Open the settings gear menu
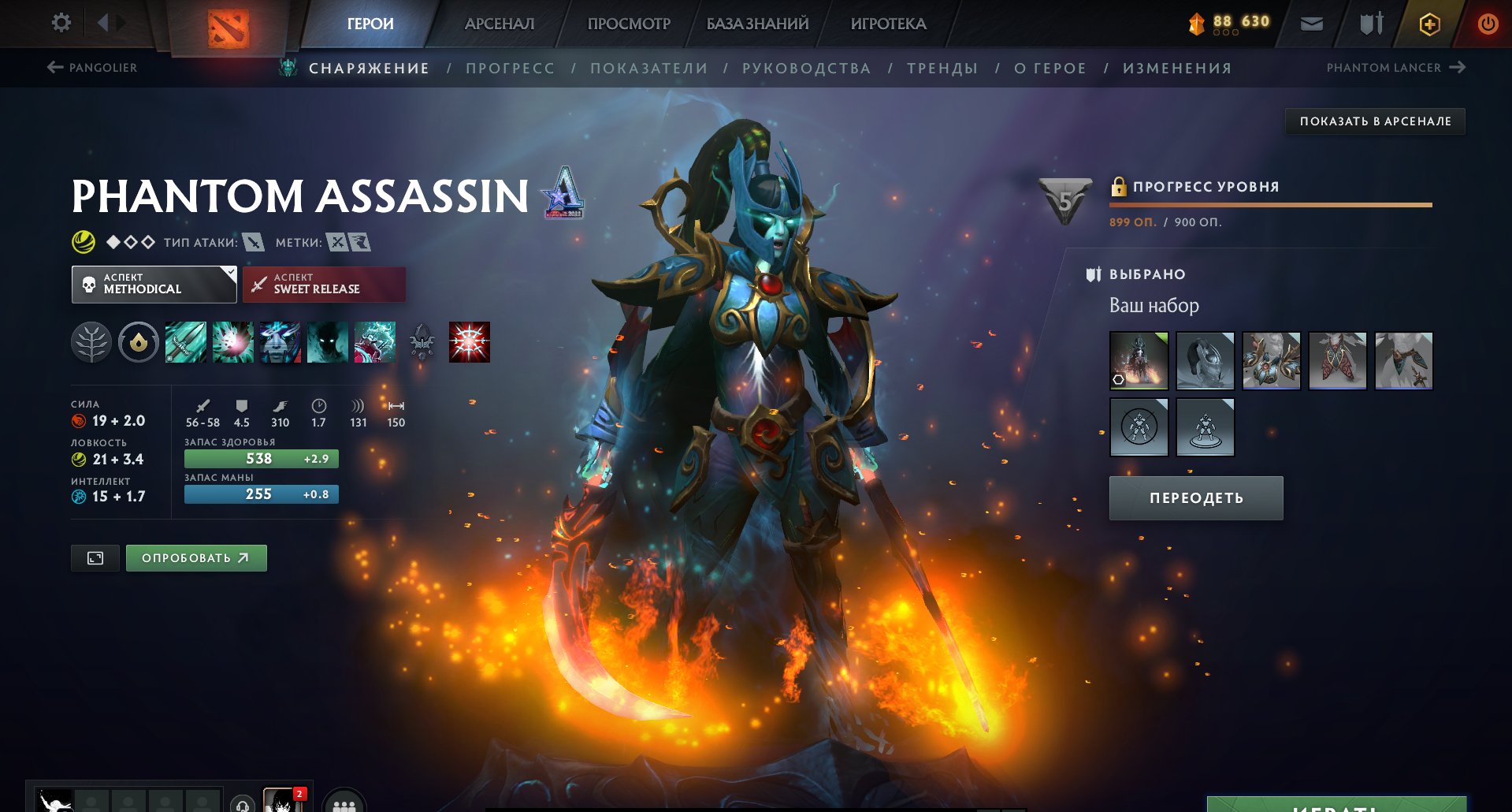Screen dimensions: 1512x812 pyautogui.click(x=61, y=23)
